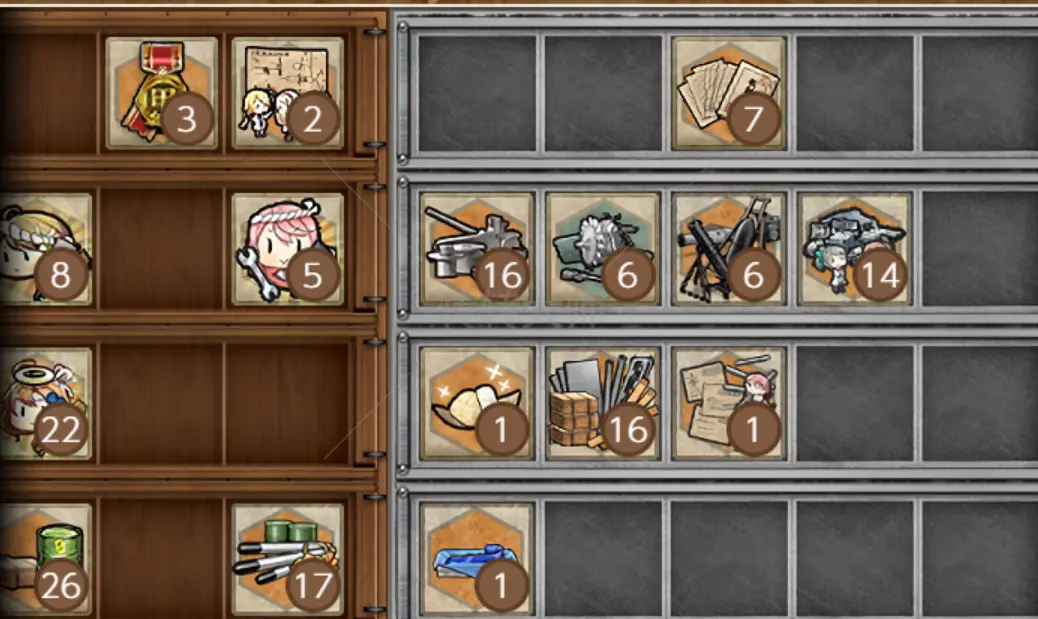Select the black tripod weapon item
Screen dimensions: 1038x619
pos(729,249)
